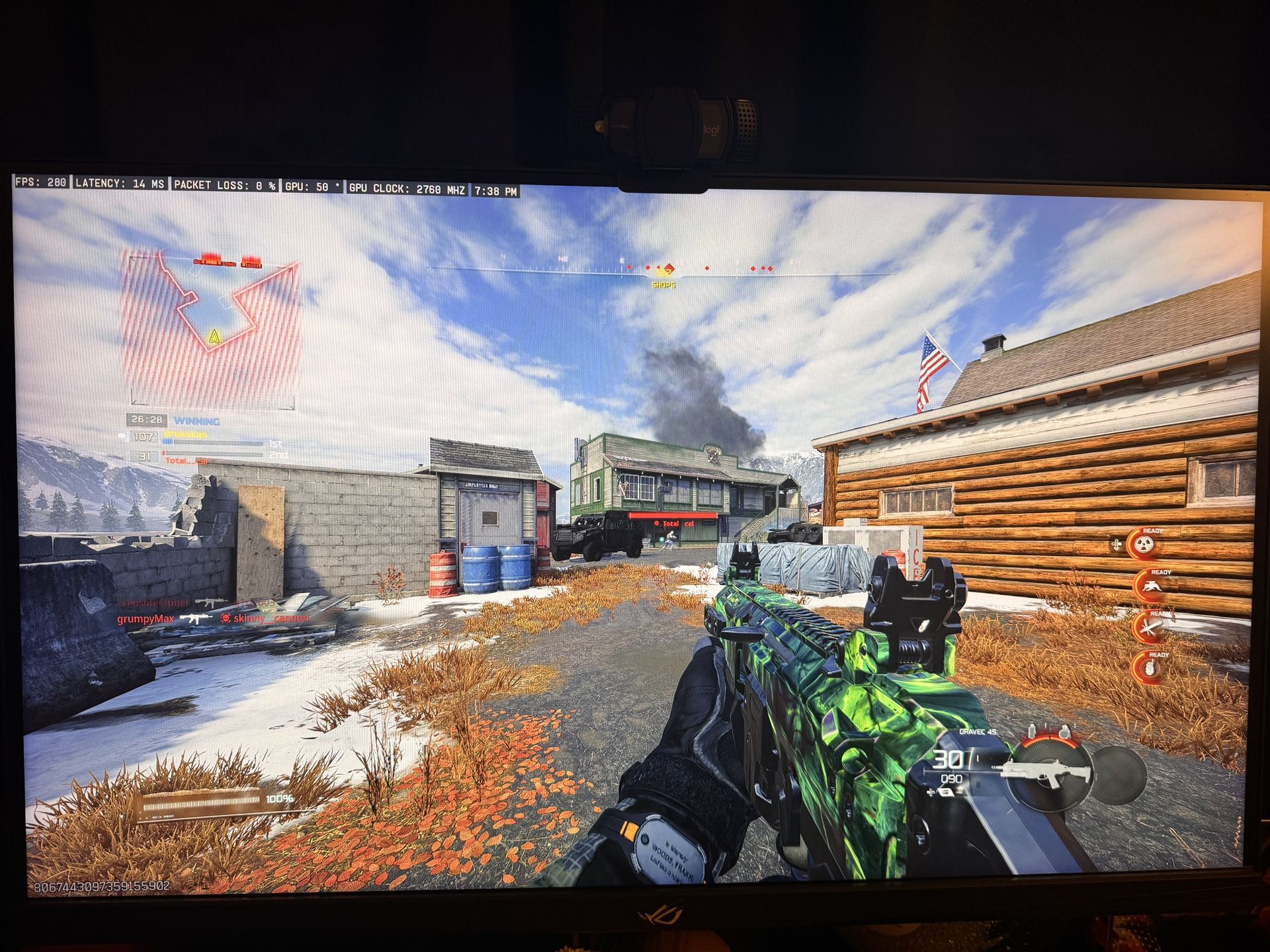Activate the nuclear scorestreak icon marked READY

click(x=1144, y=543)
